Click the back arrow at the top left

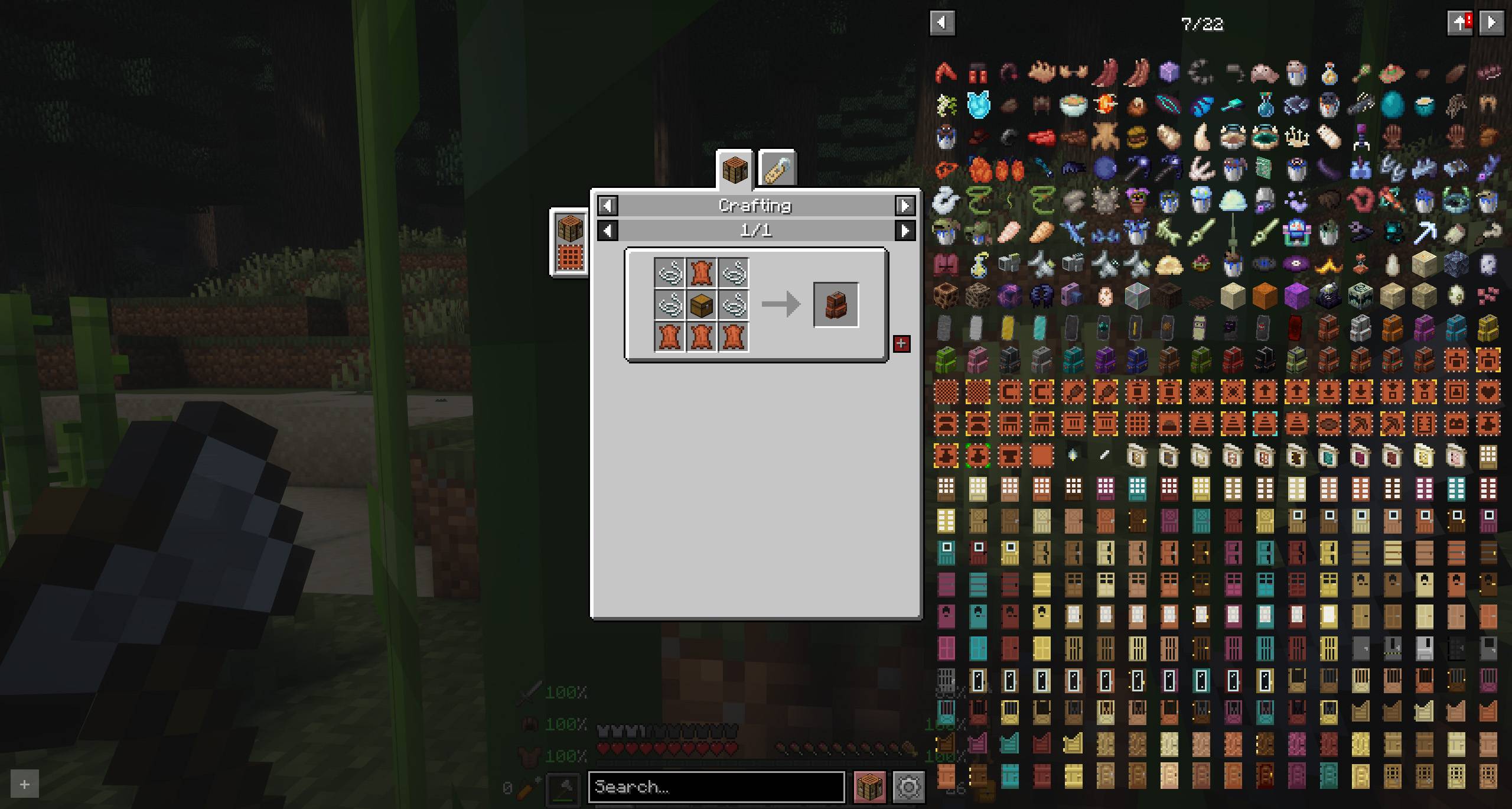[x=943, y=23]
